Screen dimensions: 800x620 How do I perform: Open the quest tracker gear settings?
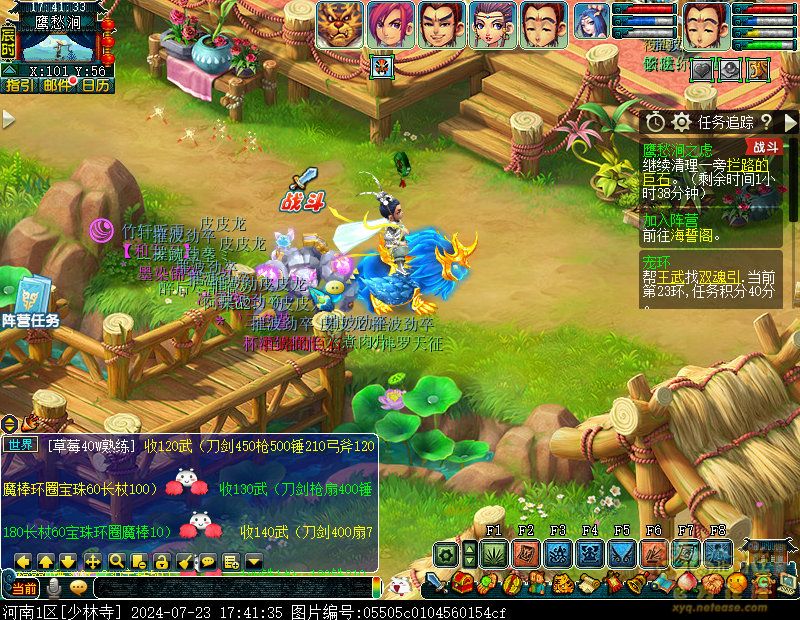(681, 122)
